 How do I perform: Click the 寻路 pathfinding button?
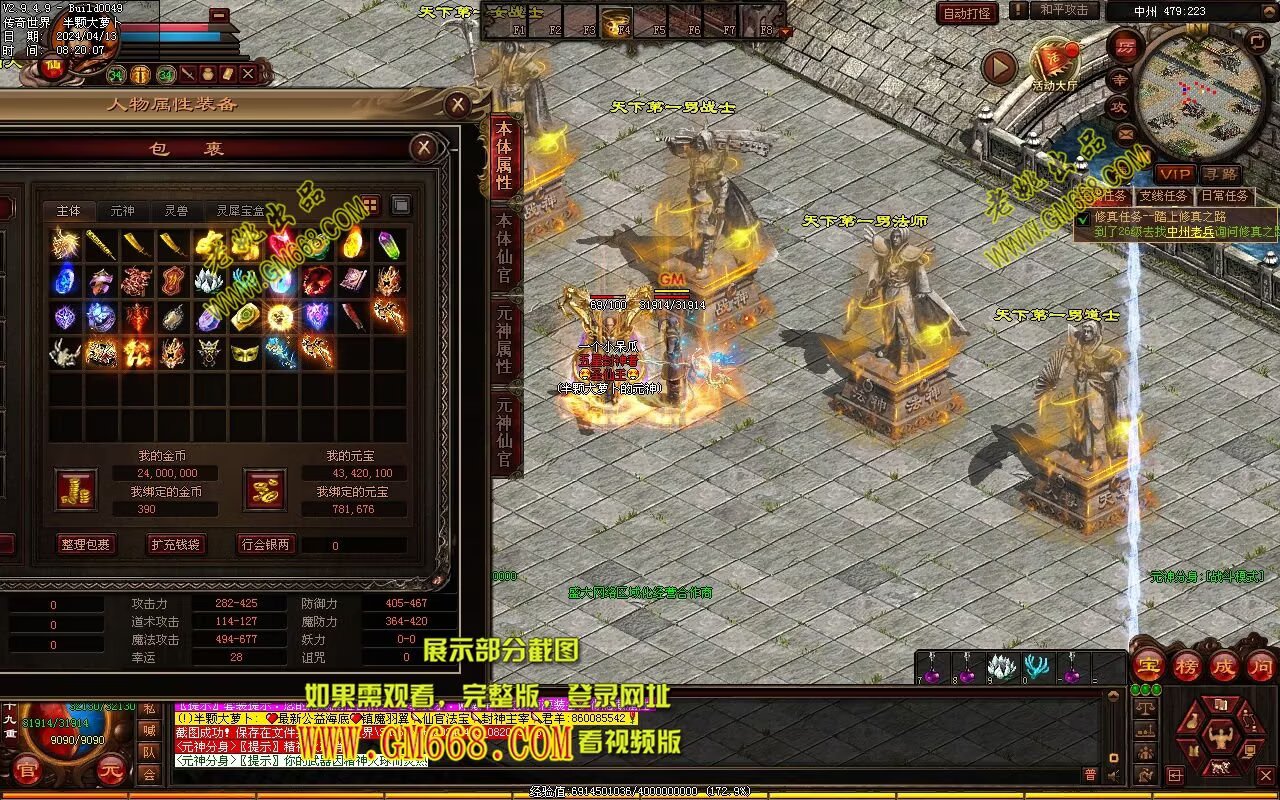1219,174
